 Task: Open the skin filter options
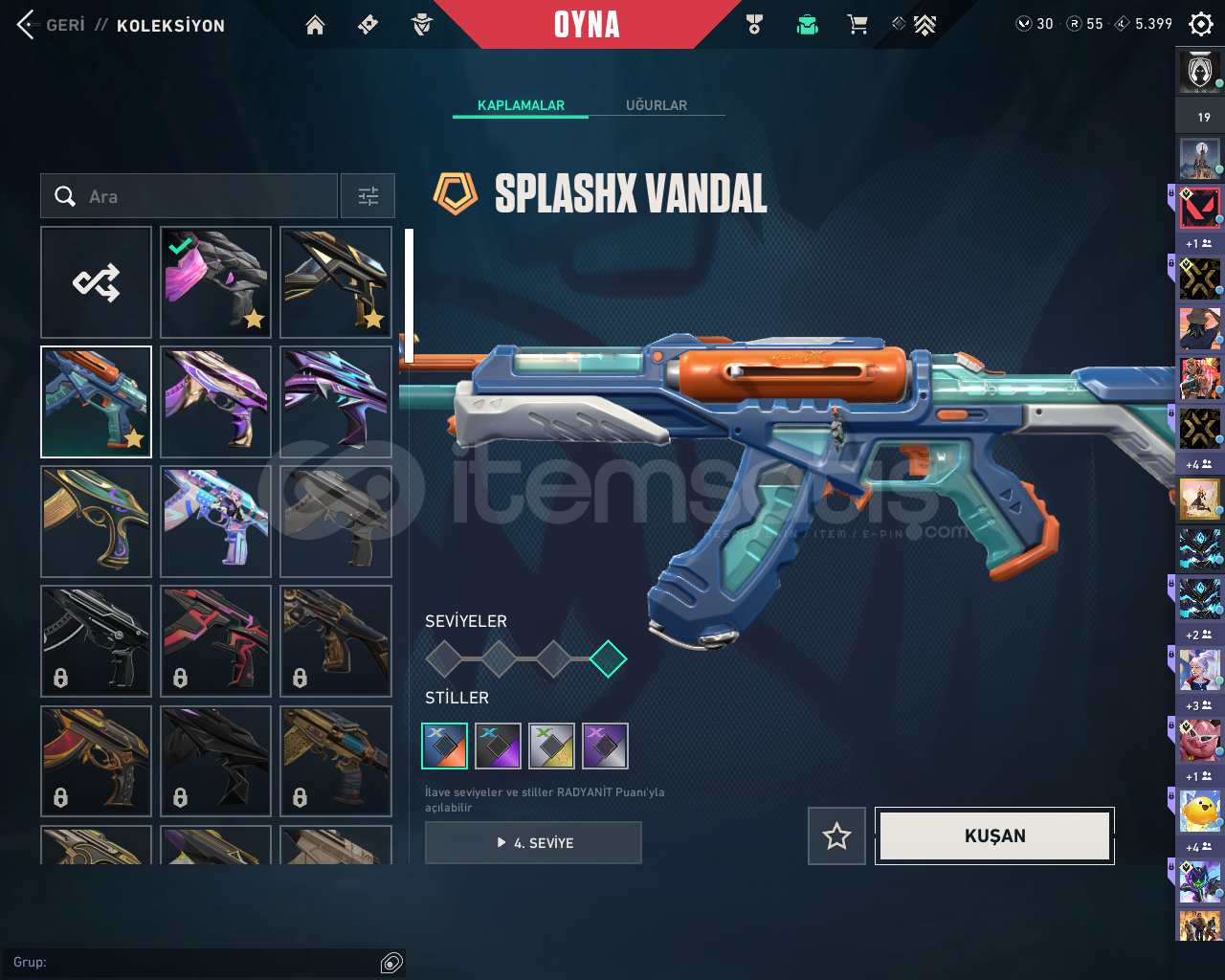pos(368,196)
